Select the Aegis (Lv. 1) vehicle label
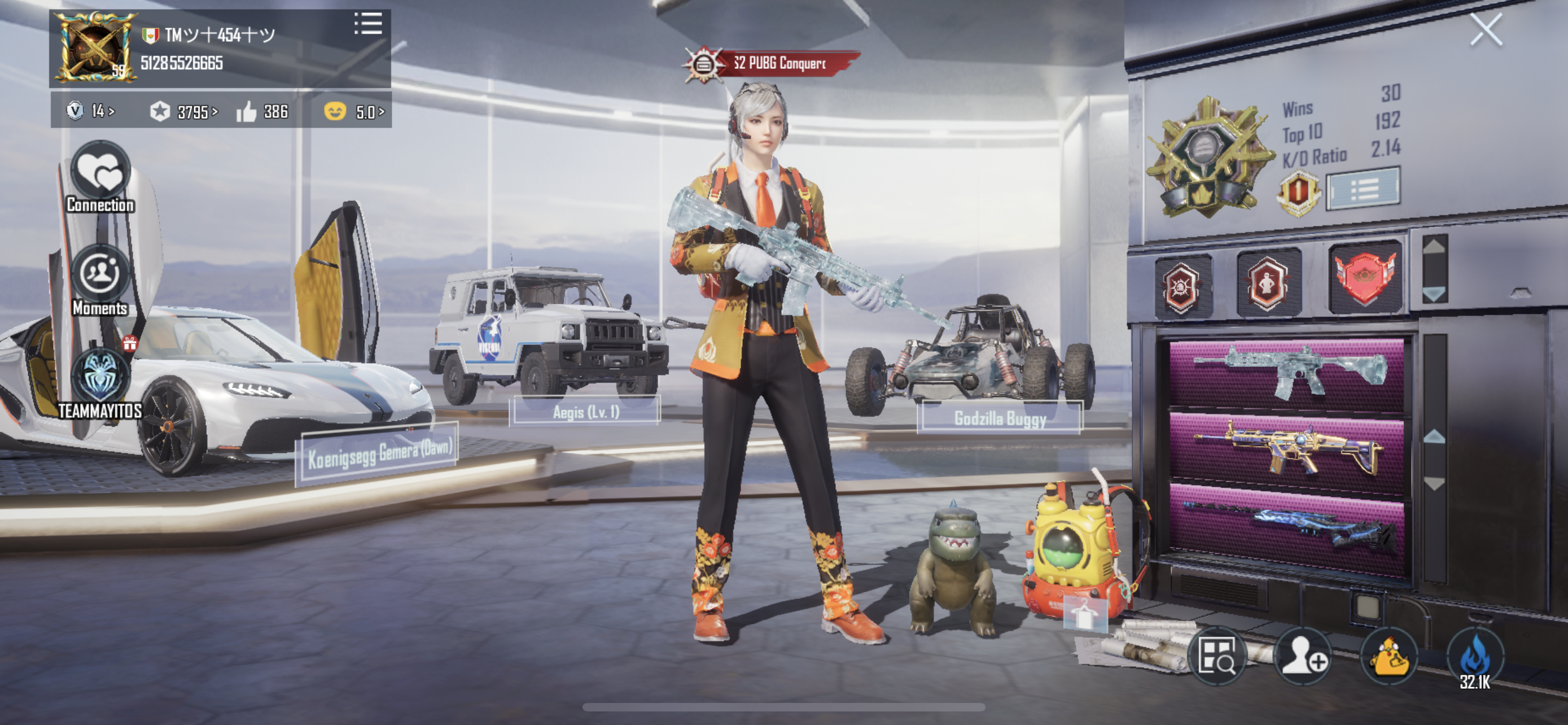The height and width of the screenshot is (725, 1568). click(x=585, y=412)
